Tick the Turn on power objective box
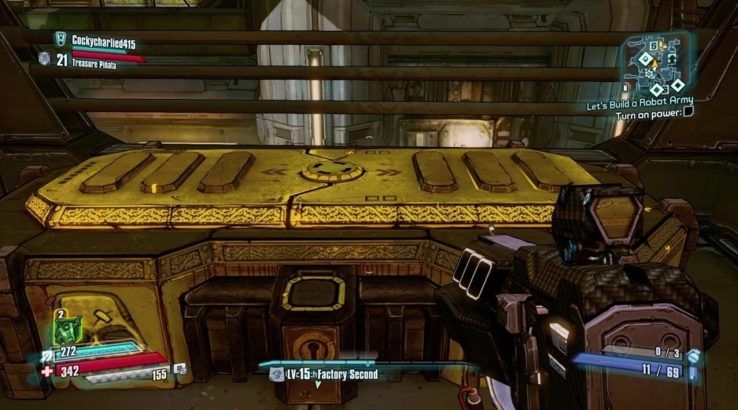Viewport: 738px width, 410px height. point(688,114)
